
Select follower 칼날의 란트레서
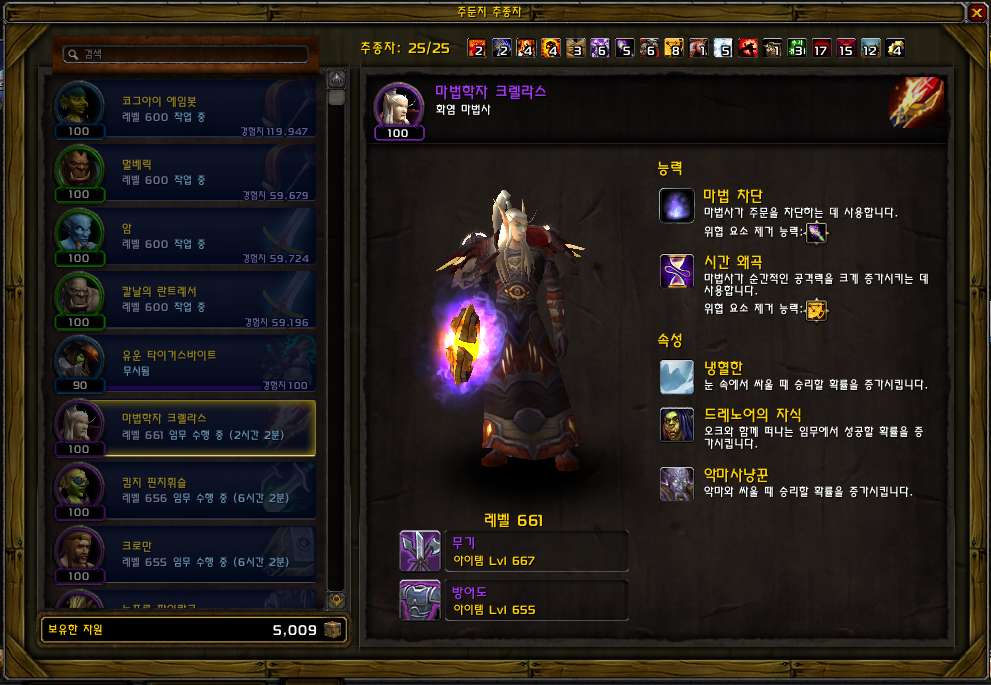[x=185, y=301]
